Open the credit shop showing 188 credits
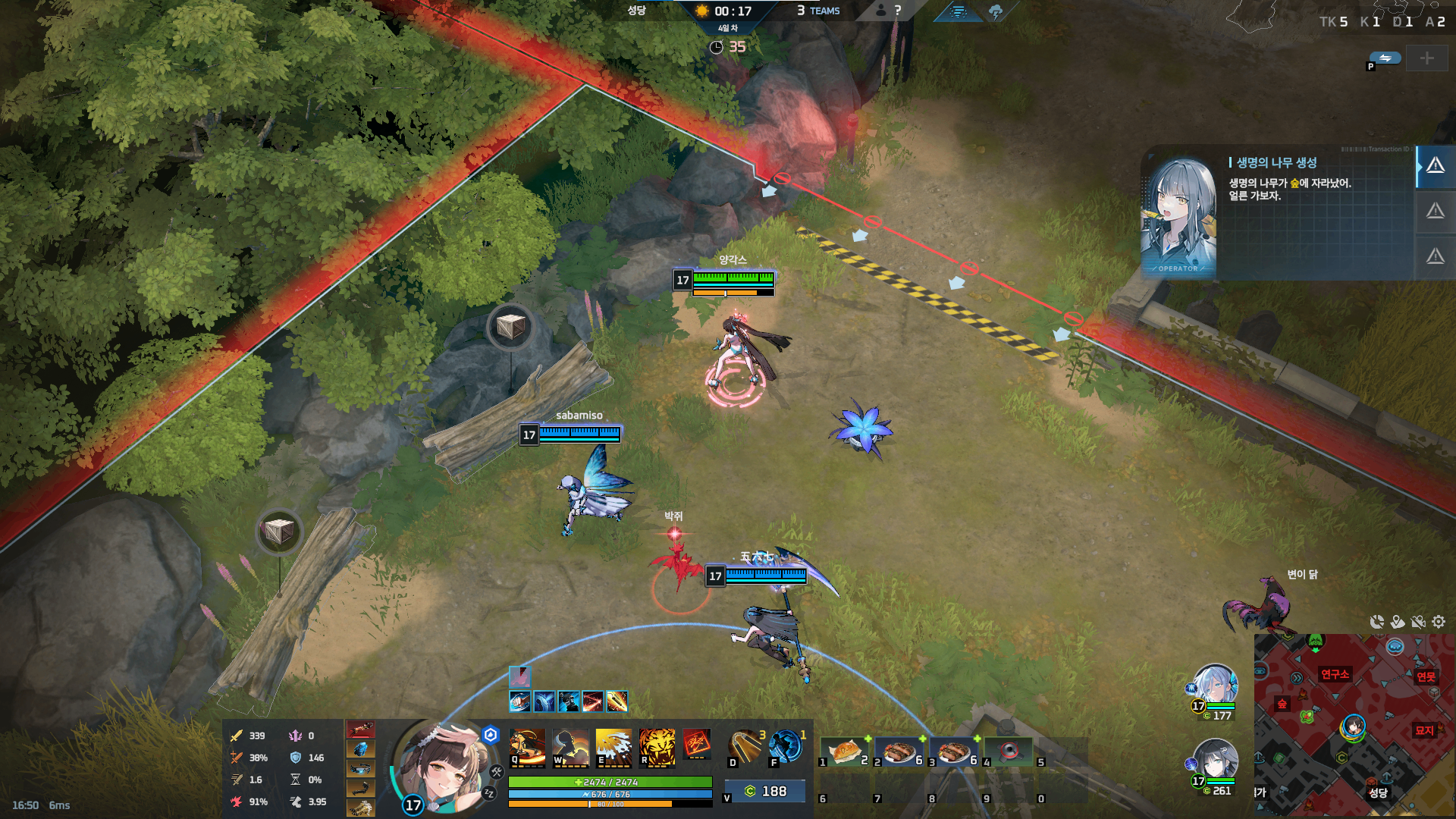 pyautogui.click(x=764, y=792)
